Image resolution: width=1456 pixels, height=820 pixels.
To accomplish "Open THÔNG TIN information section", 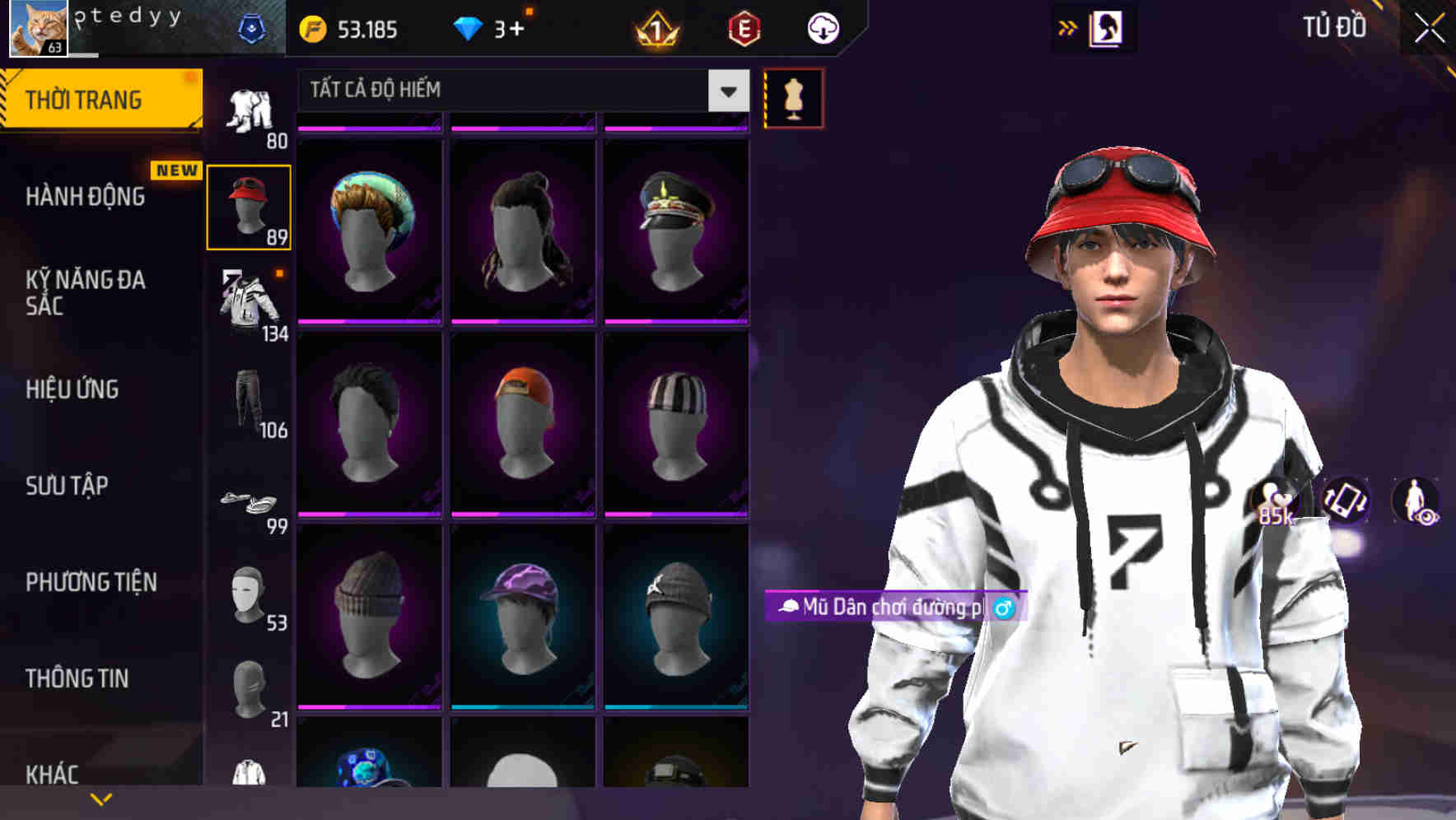I will 78,678.
